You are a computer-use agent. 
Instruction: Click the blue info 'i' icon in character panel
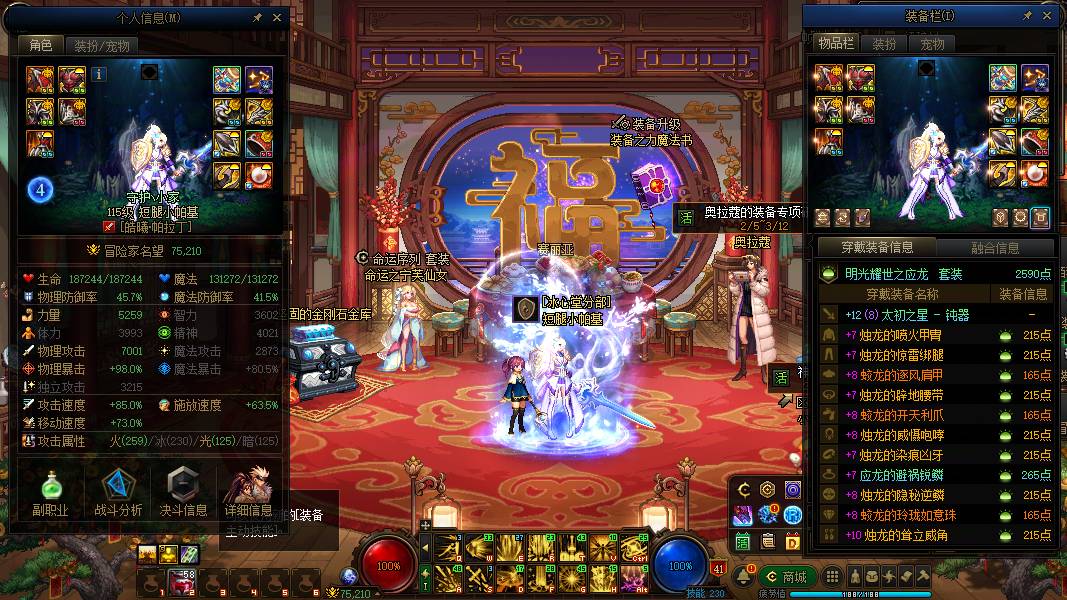[98, 73]
